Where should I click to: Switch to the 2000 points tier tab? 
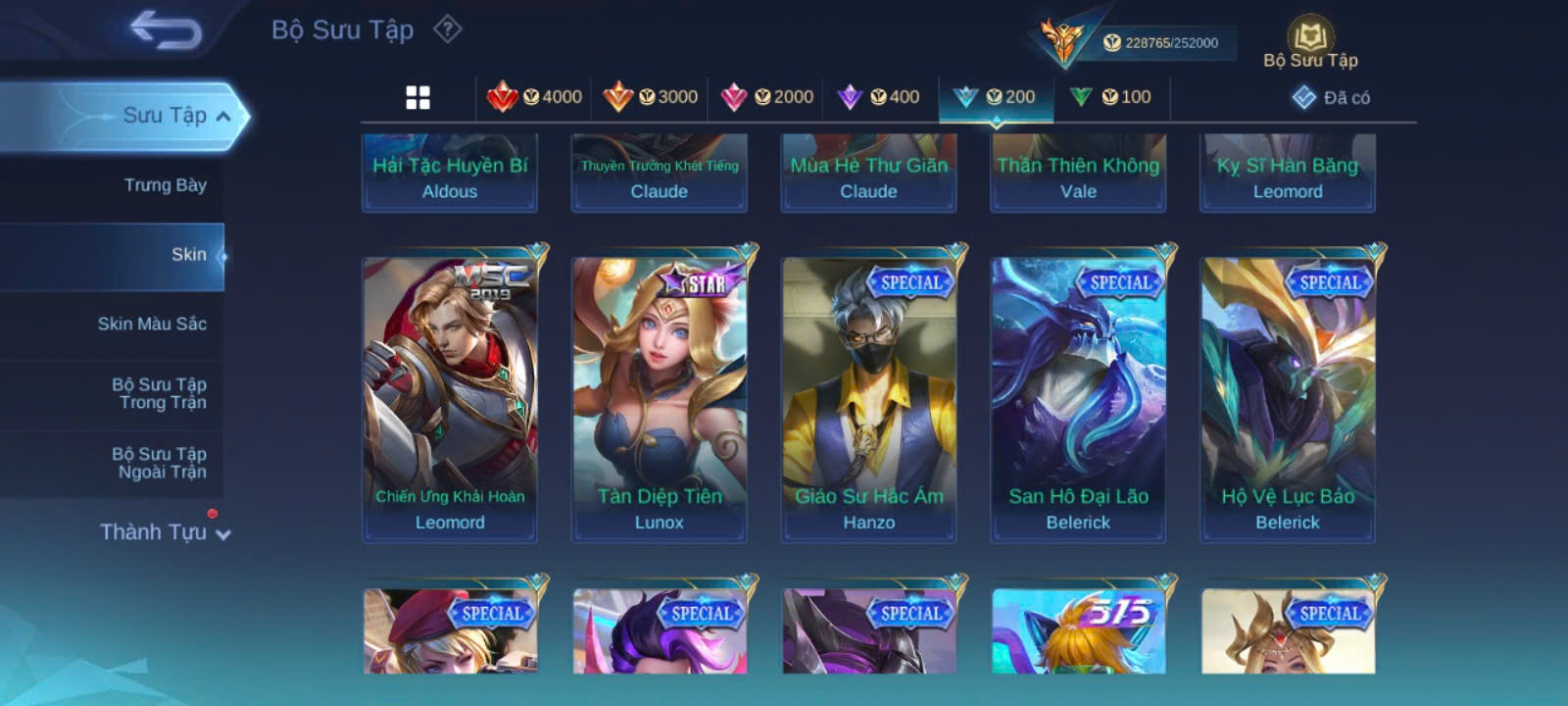click(x=767, y=97)
